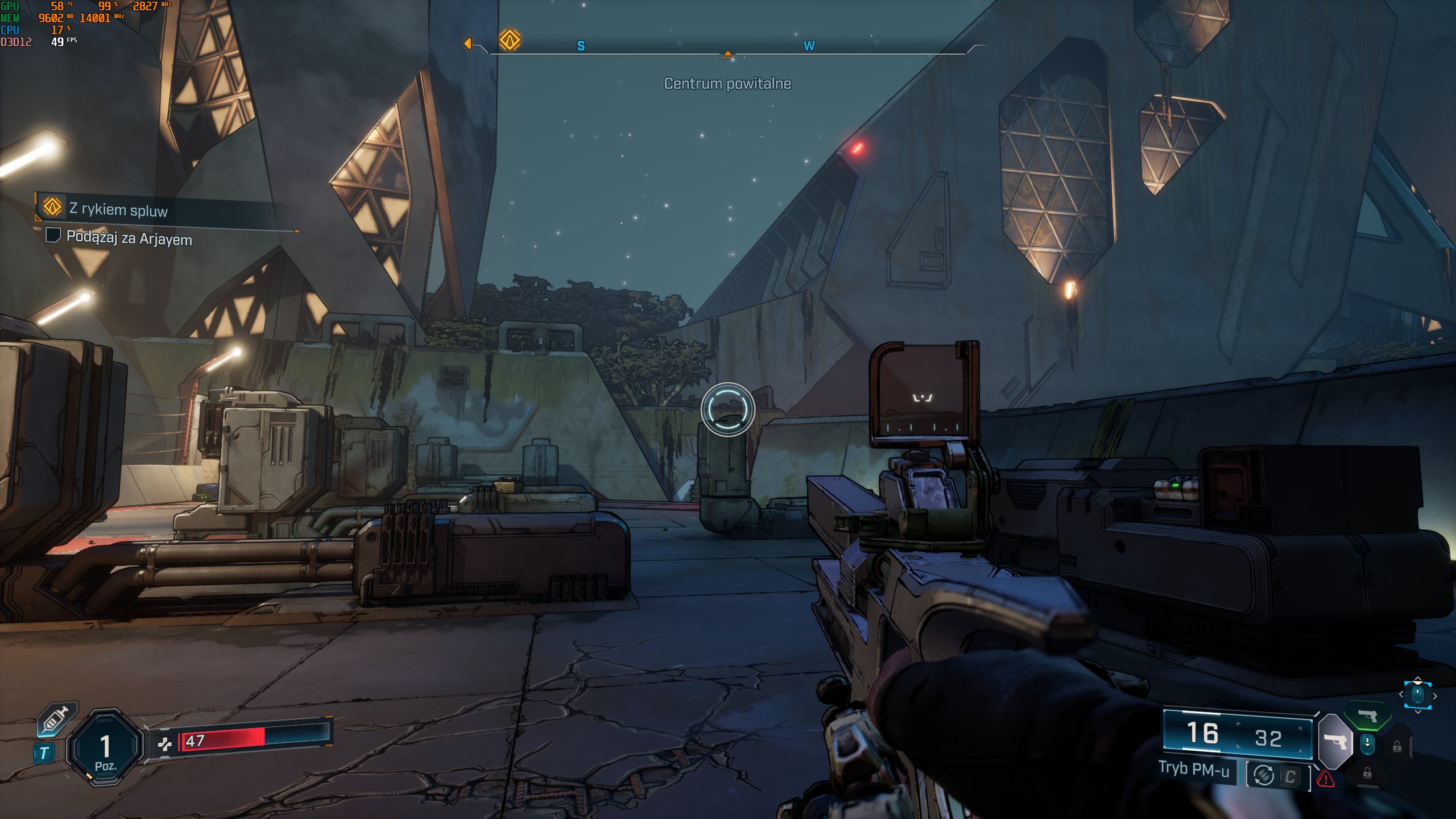The width and height of the screenshot is (1456, 819).
Task: Click the red warning triangle icon
Action: 1326,778
